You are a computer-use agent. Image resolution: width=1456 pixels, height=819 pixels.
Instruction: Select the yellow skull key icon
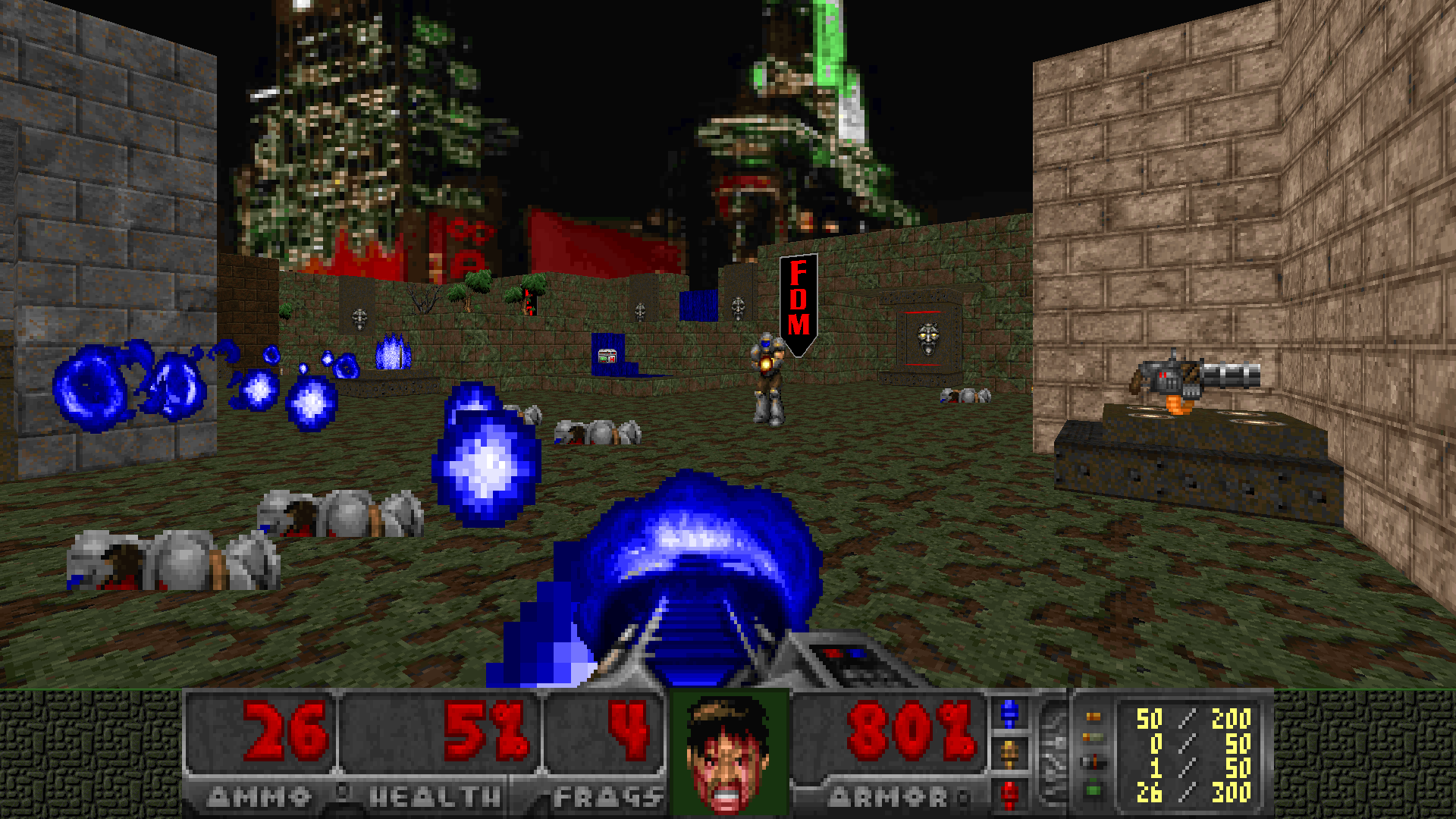(x=1009, y=754)
